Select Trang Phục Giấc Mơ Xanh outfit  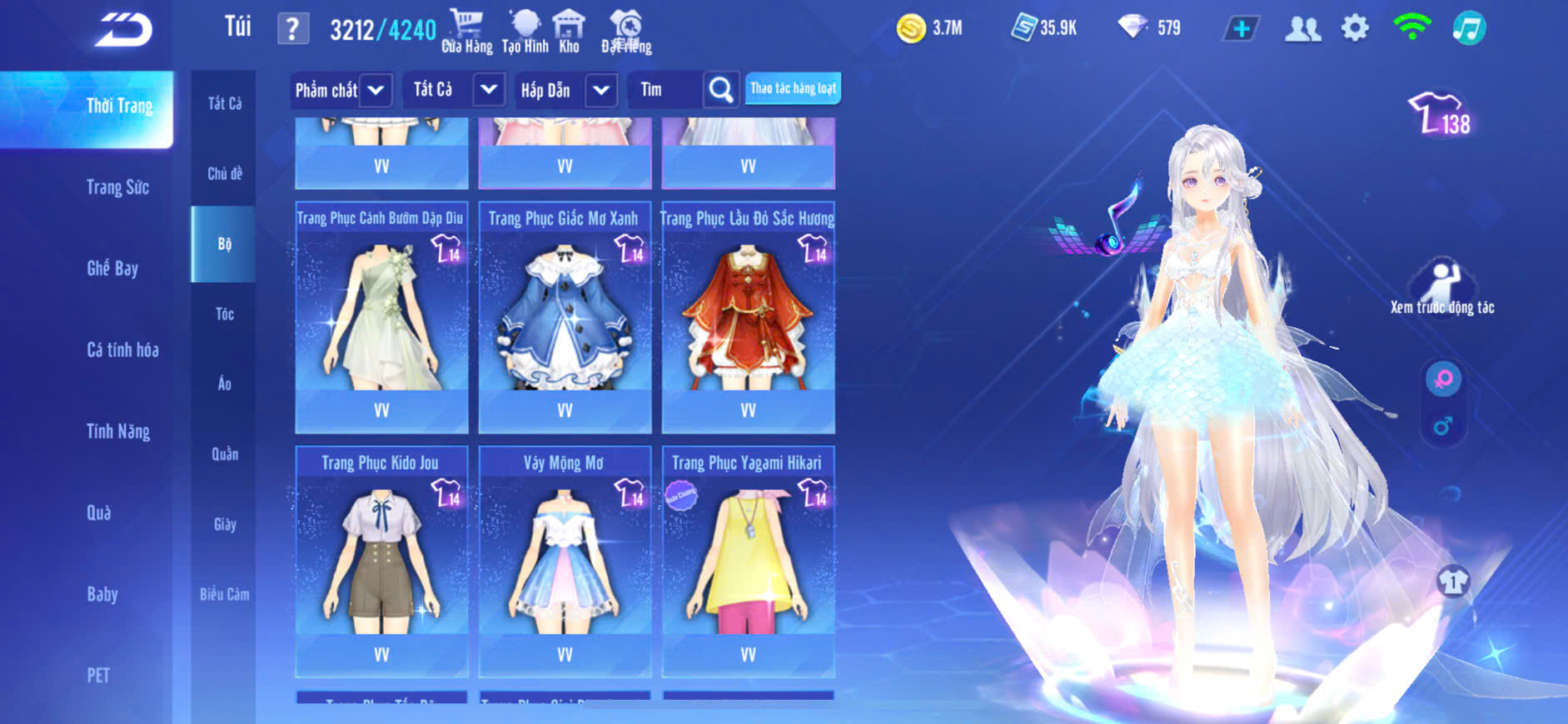point(565,316)
